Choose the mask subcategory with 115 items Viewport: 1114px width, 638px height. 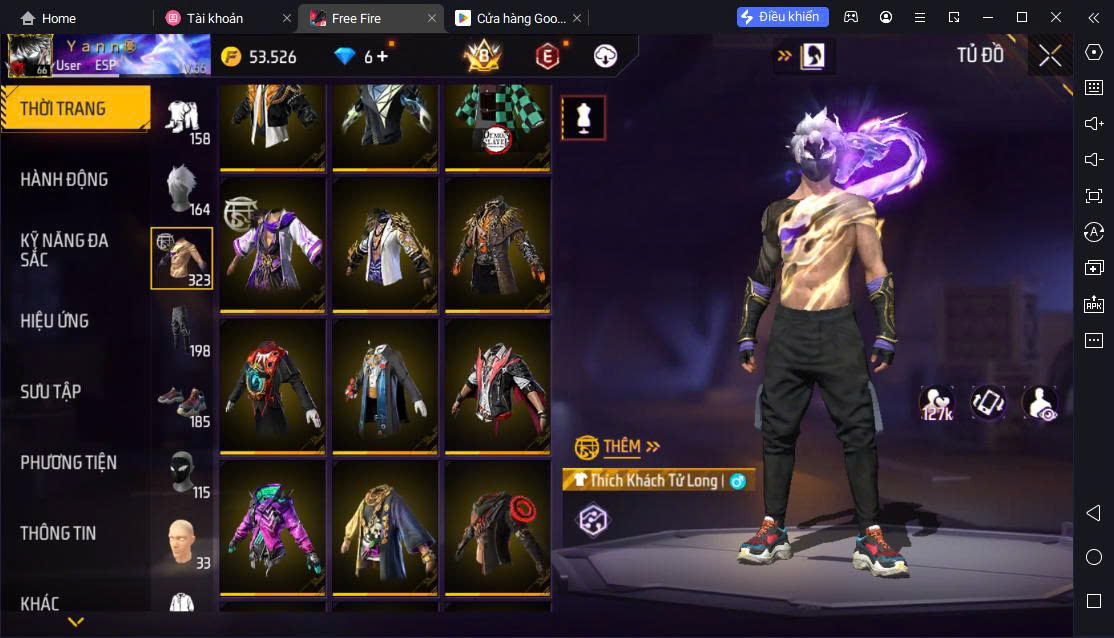point(181,471)
